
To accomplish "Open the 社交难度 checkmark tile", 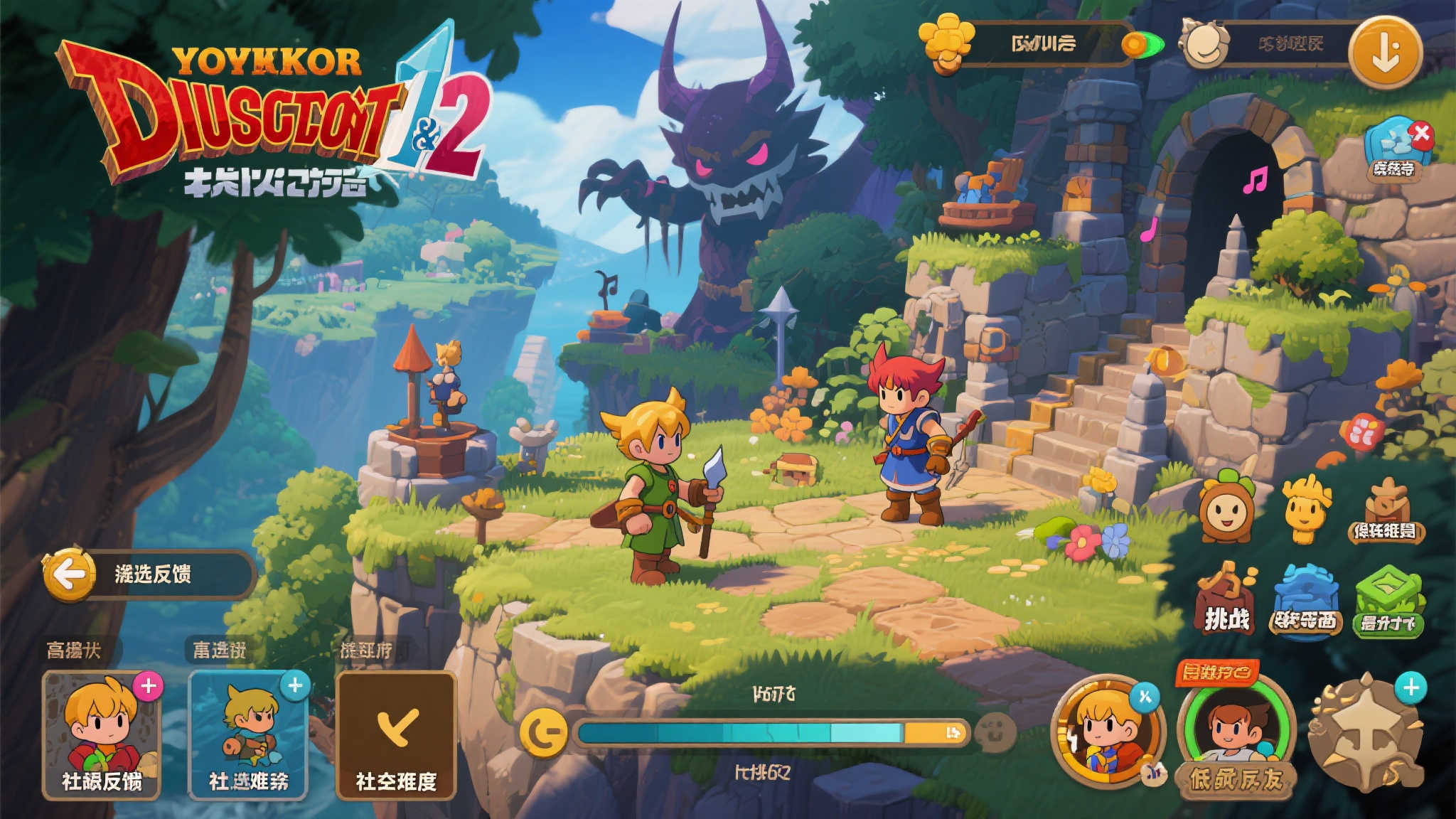I will click(396, 736).
